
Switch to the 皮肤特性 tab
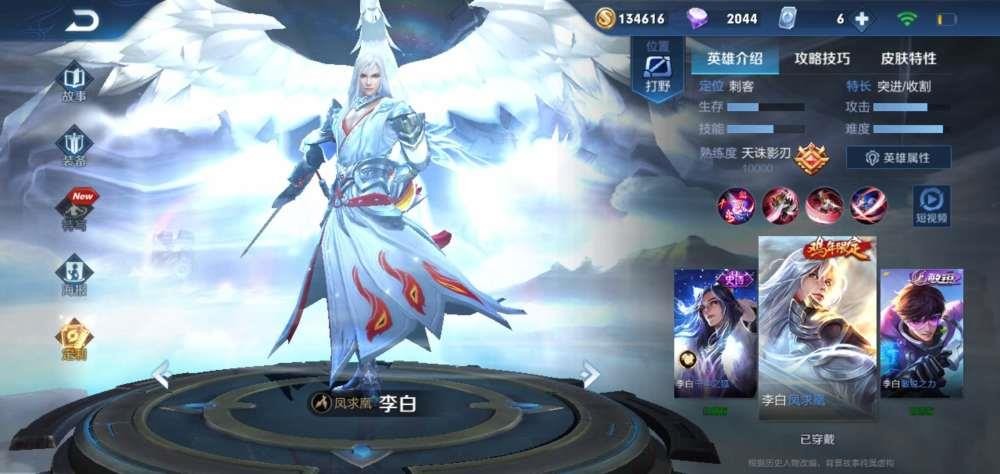coord(908,59)
